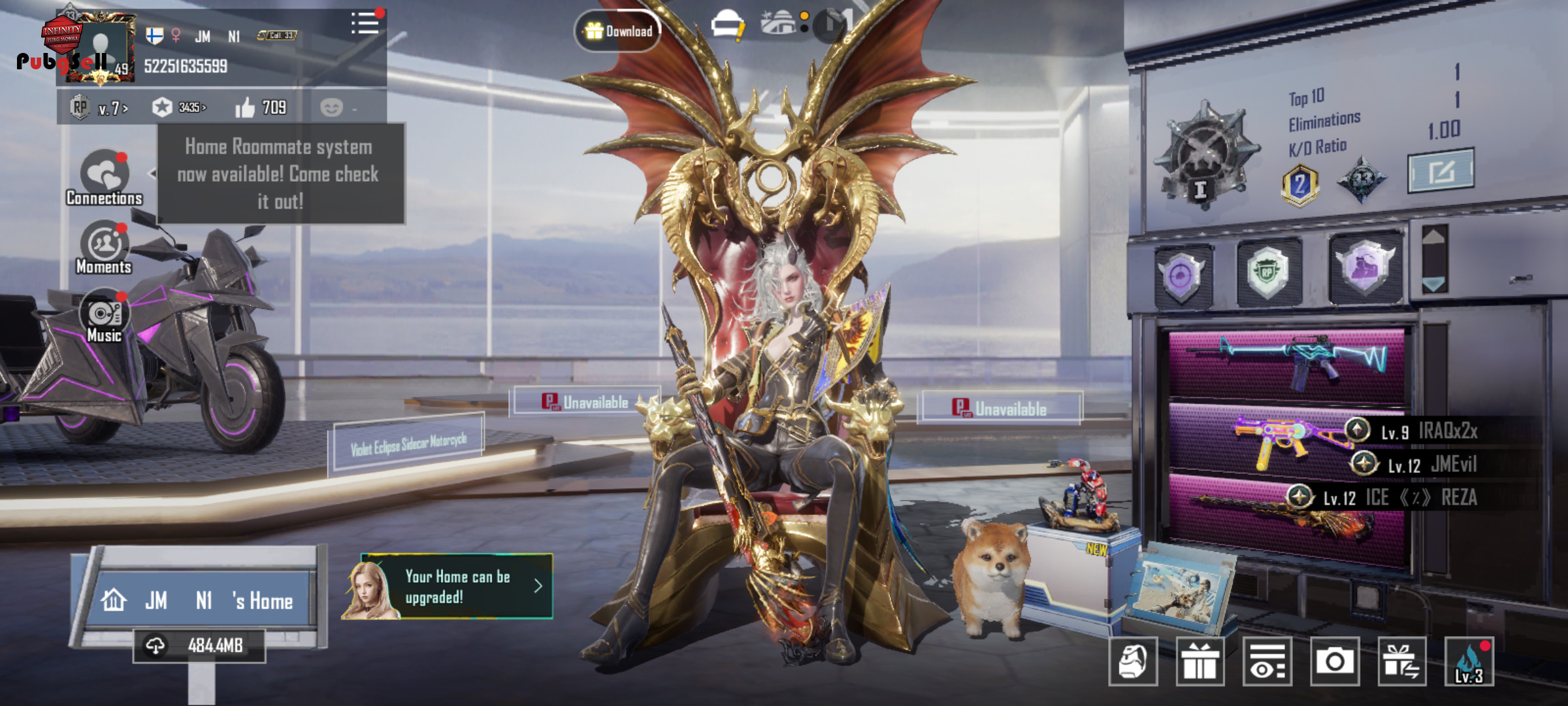The height and width of the screenshot is (706, 1568).
Task: Open the gift box button
Action: click(1200, 662)
